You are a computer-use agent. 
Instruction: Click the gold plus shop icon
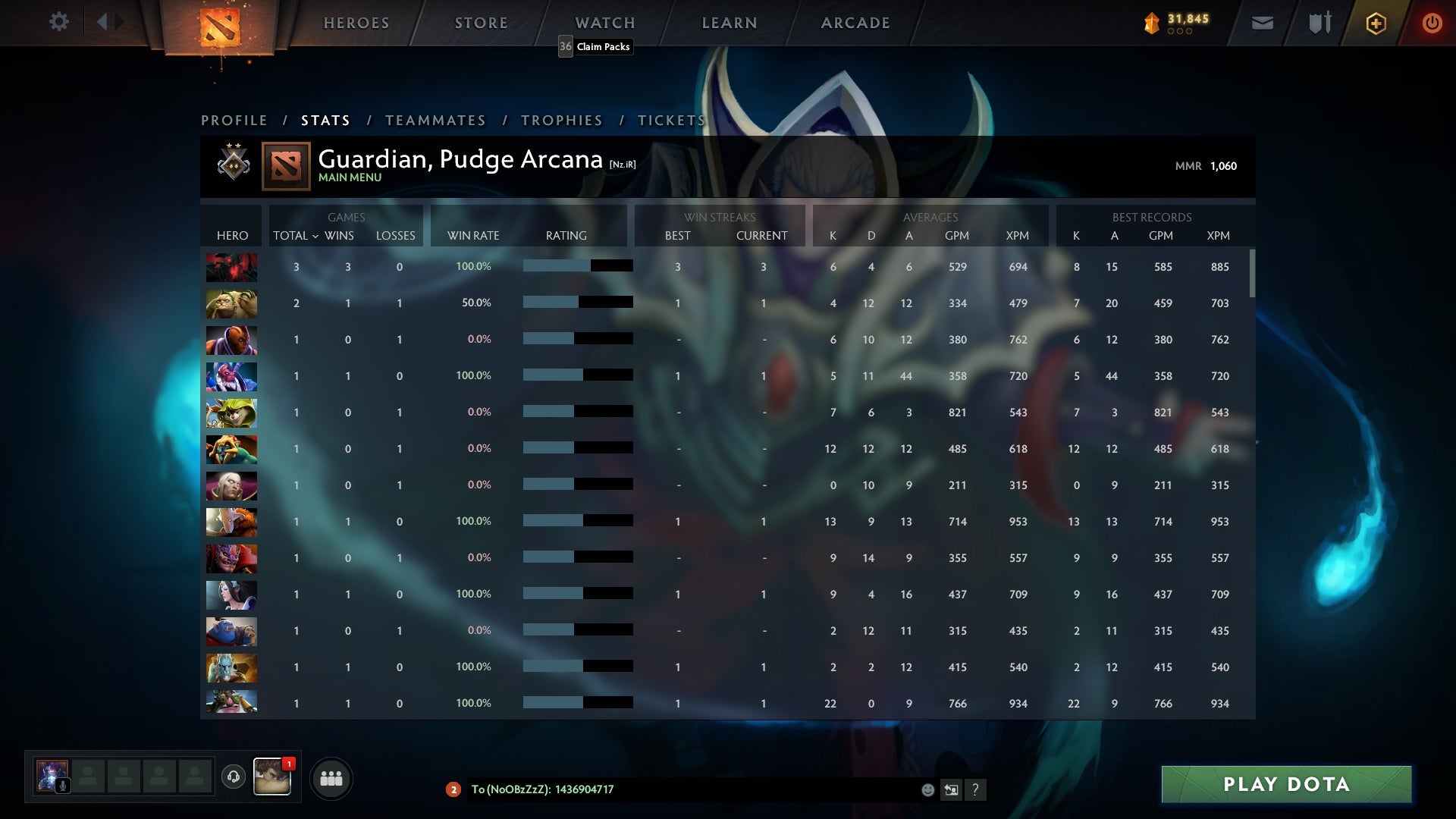click(1375, 23)
